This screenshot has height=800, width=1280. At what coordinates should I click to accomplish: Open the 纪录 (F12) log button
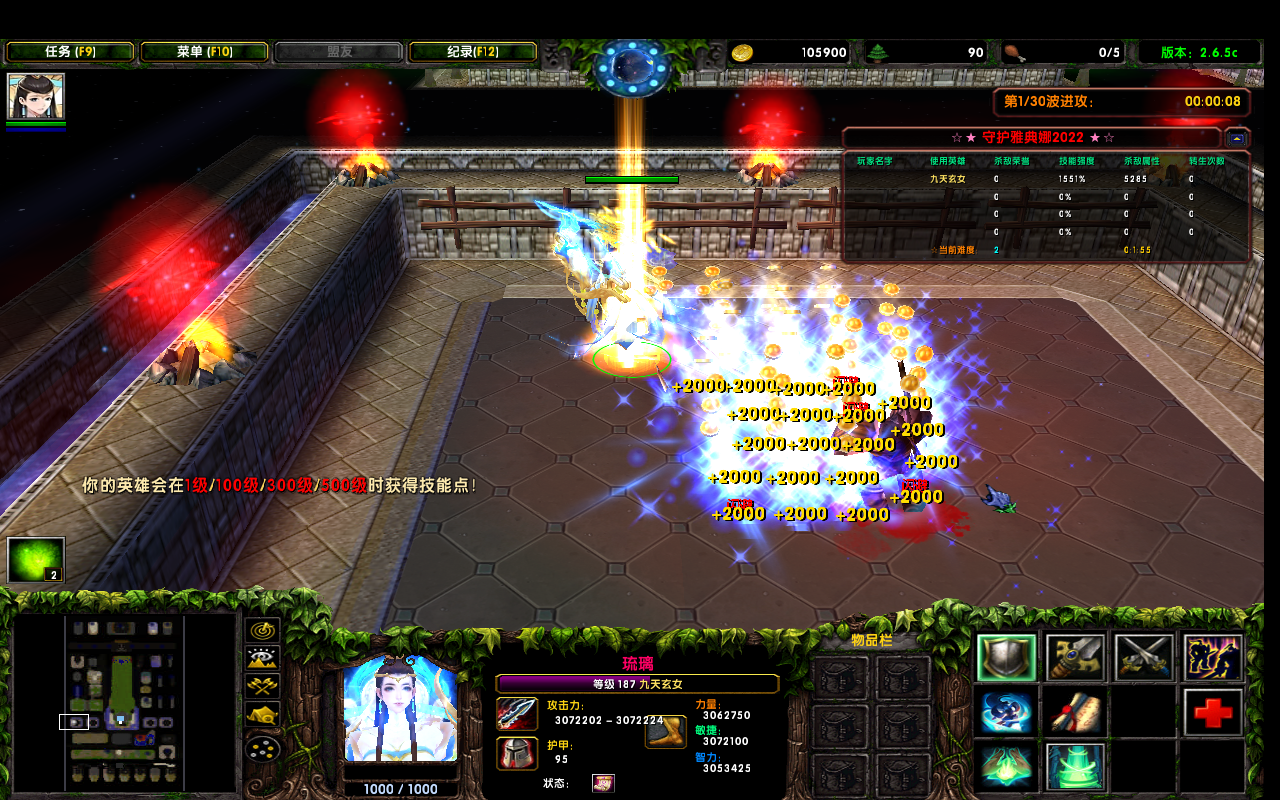point(473,52)
